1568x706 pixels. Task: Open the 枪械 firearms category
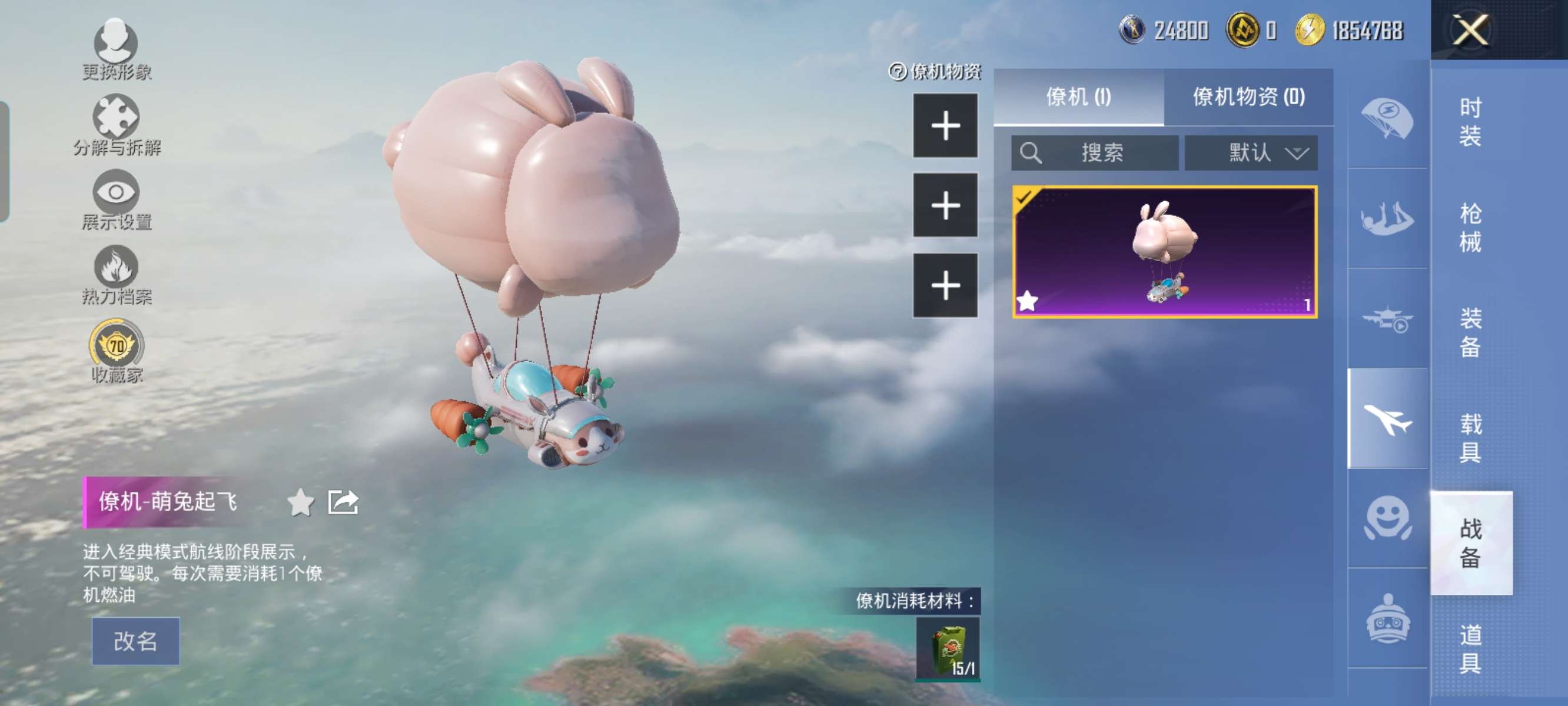pyautogui.click(x=1470, y=228)
